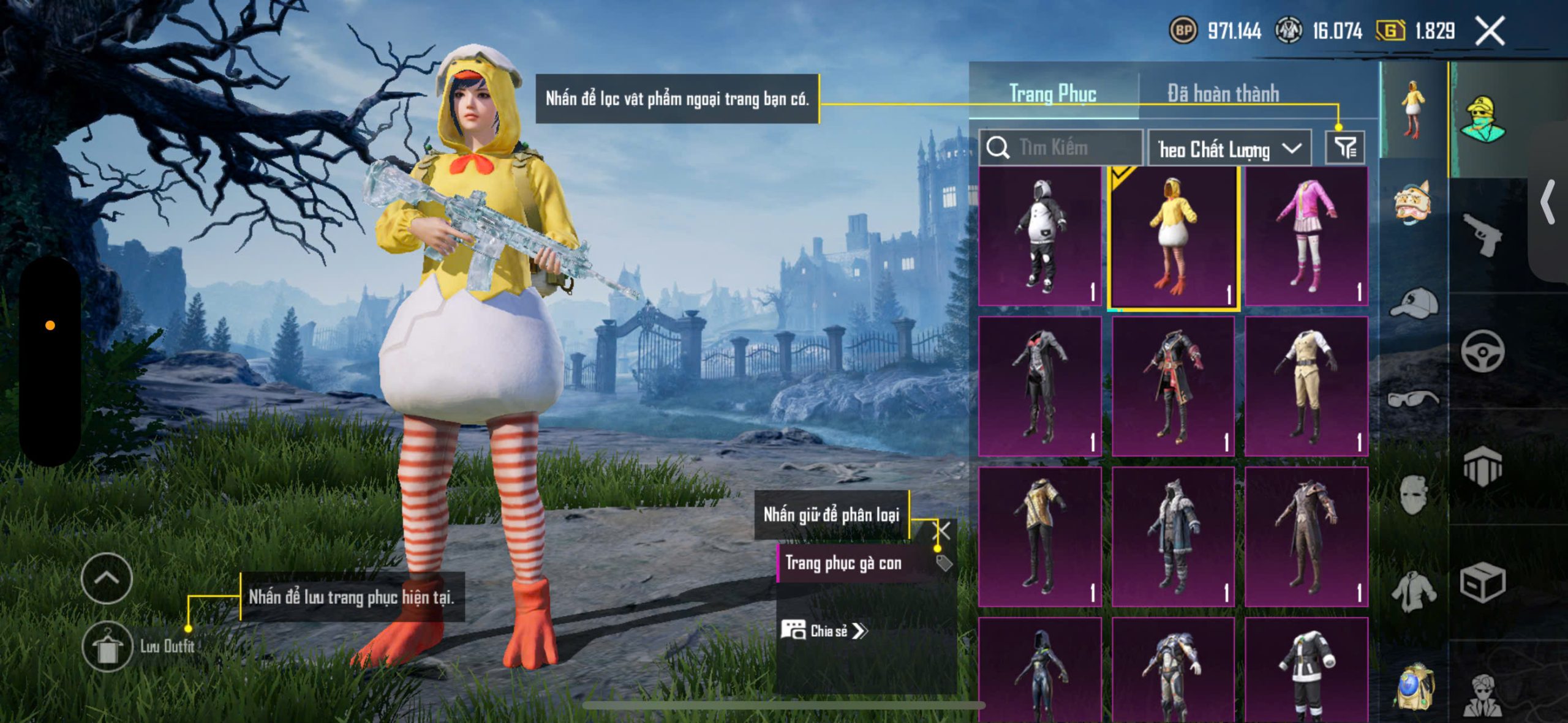The image size is (1568, 723).
Task: Open the Đã hoàn thành tab
Action: [1223, 94]
